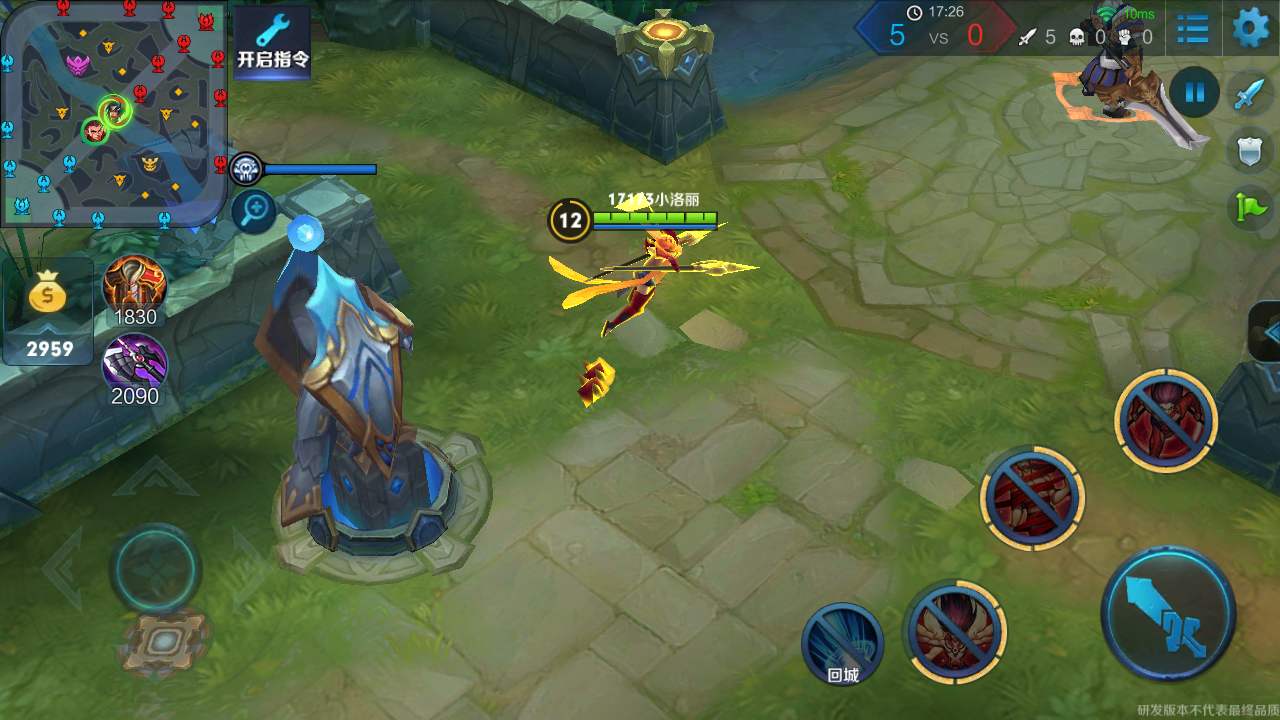Expand the arrow panel on the right edge

[1267, 332]
